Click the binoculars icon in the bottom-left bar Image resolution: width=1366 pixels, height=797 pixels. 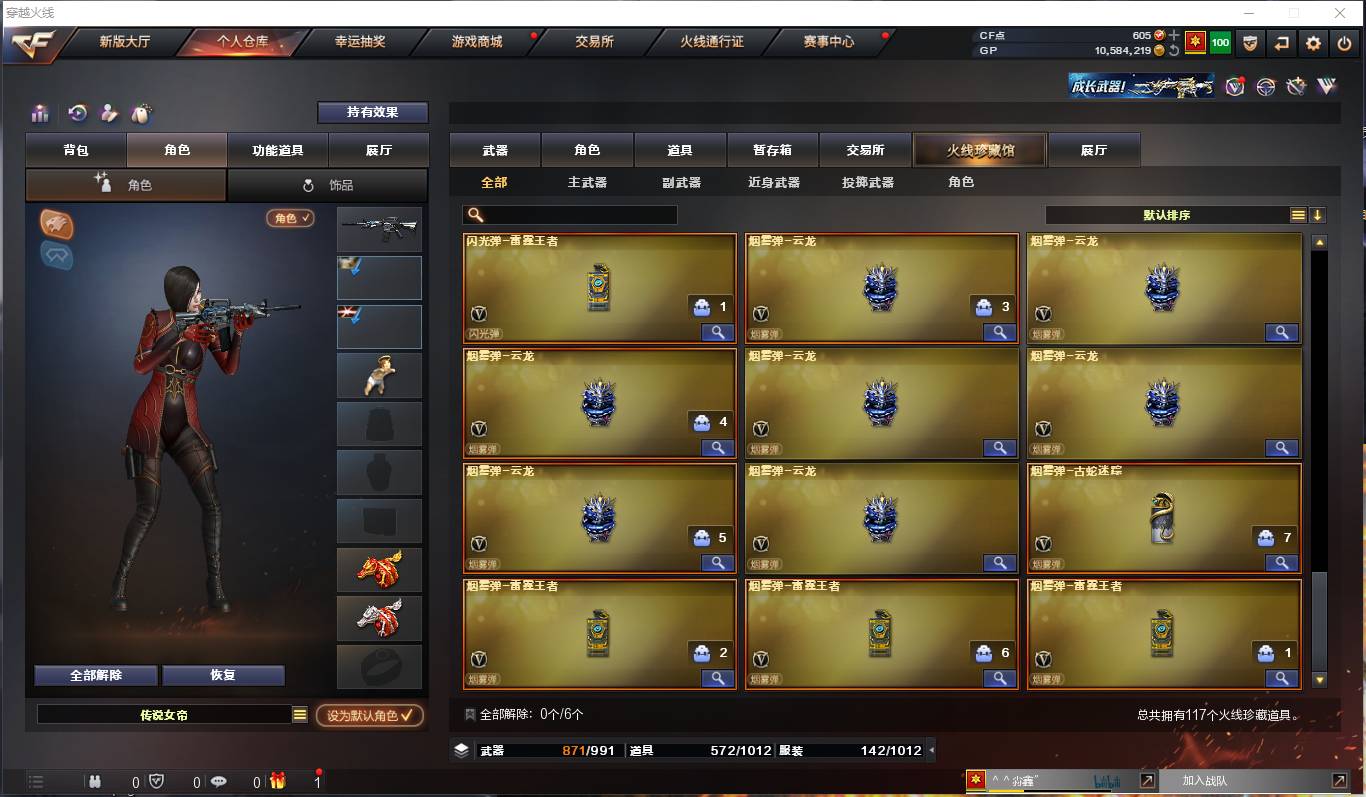[x=96, y=781]
